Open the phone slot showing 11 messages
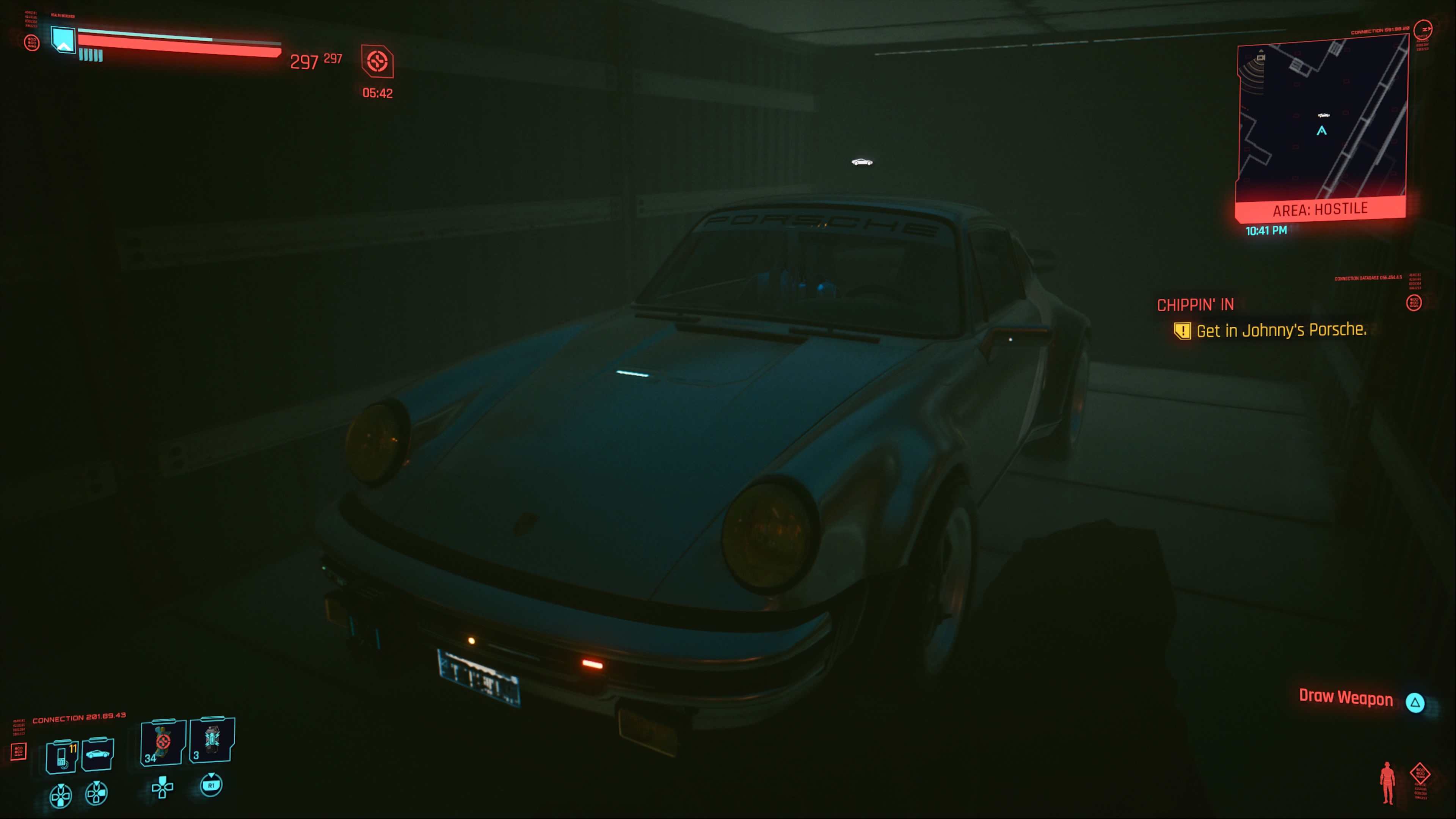The image size is (1456, 819). (x=61, y=755)
